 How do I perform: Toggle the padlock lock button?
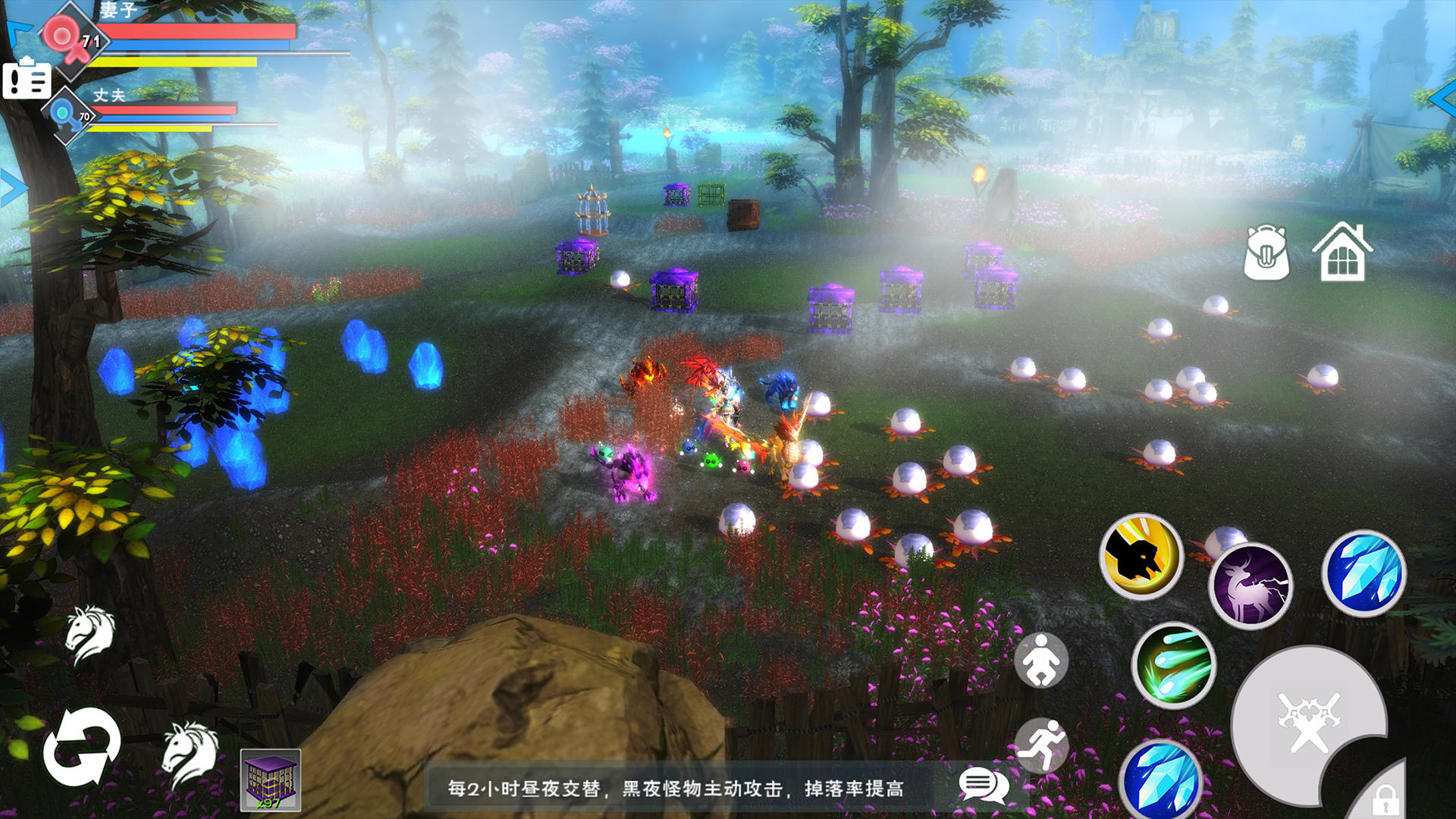[1385, 798]
